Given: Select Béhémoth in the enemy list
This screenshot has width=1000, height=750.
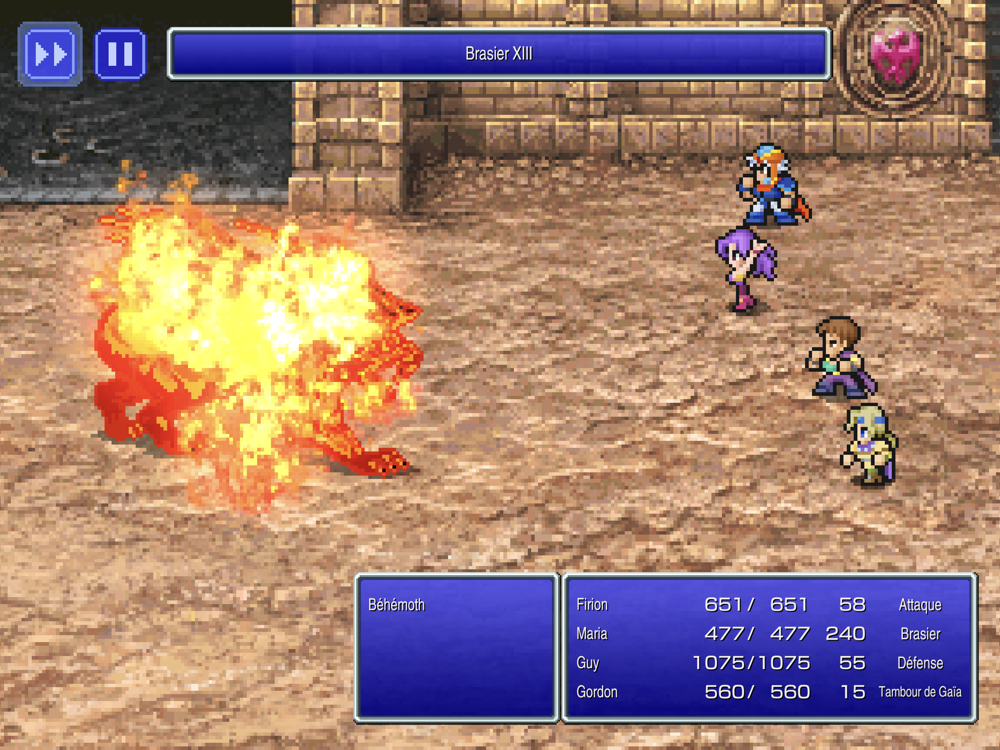Looking at the screenshot, I should [x=397, y=605].
